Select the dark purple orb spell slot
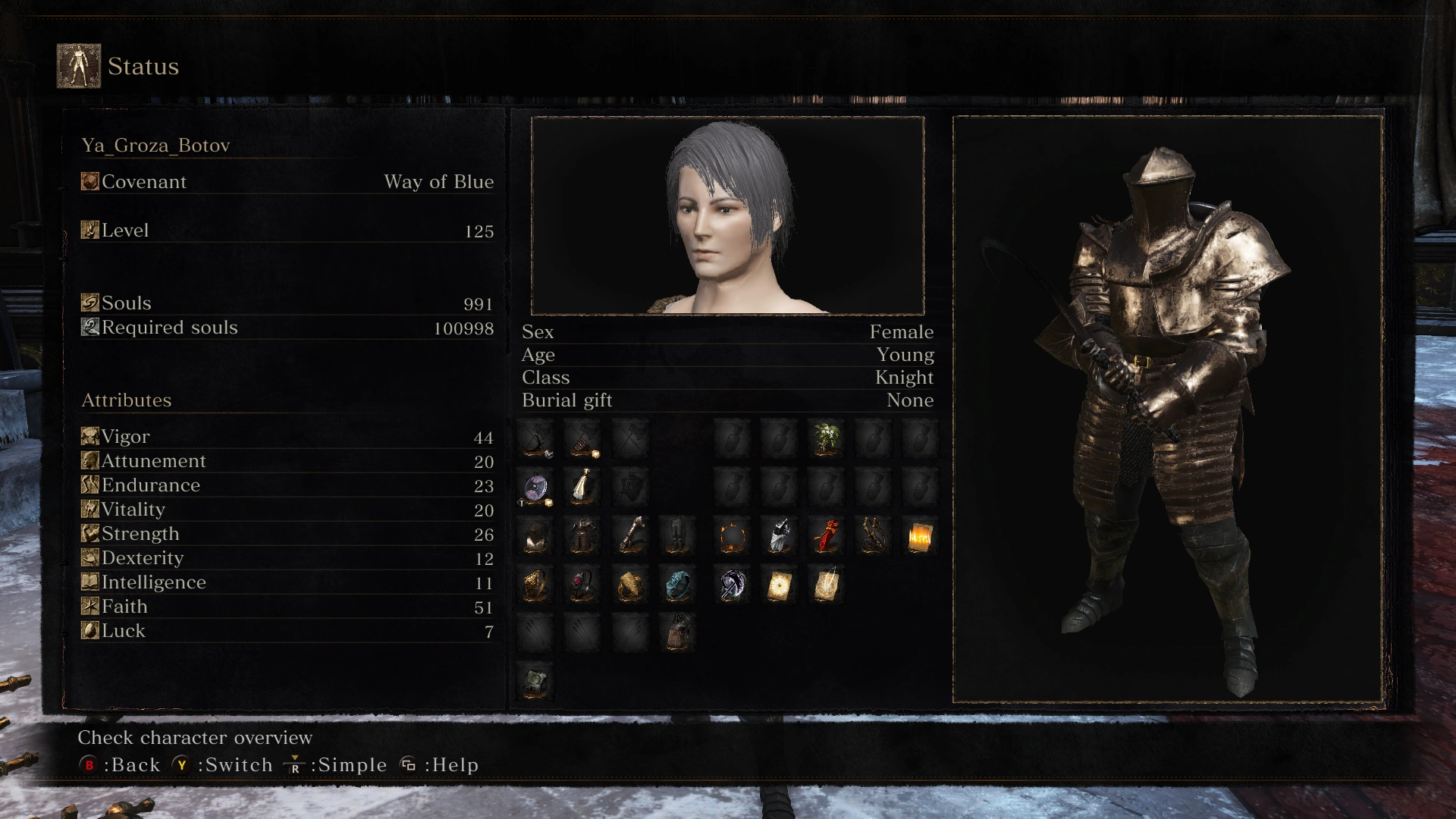Viewport: 1456px width, 819px height. tap(733, 585)
